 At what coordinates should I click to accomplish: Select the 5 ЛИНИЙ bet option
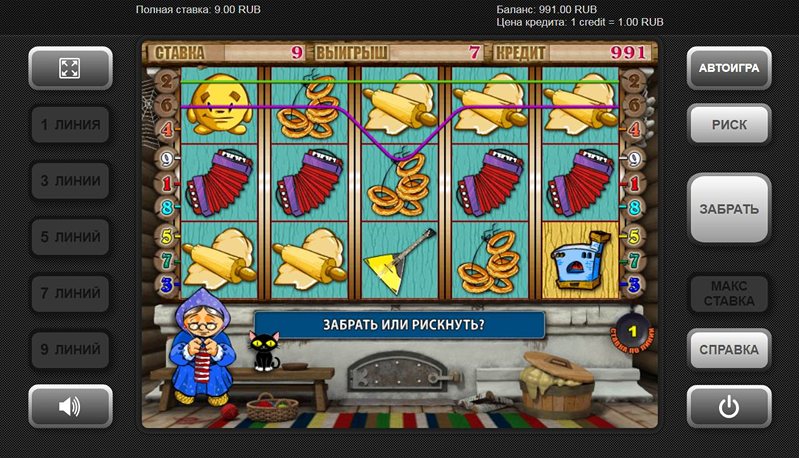coord(70,238)
